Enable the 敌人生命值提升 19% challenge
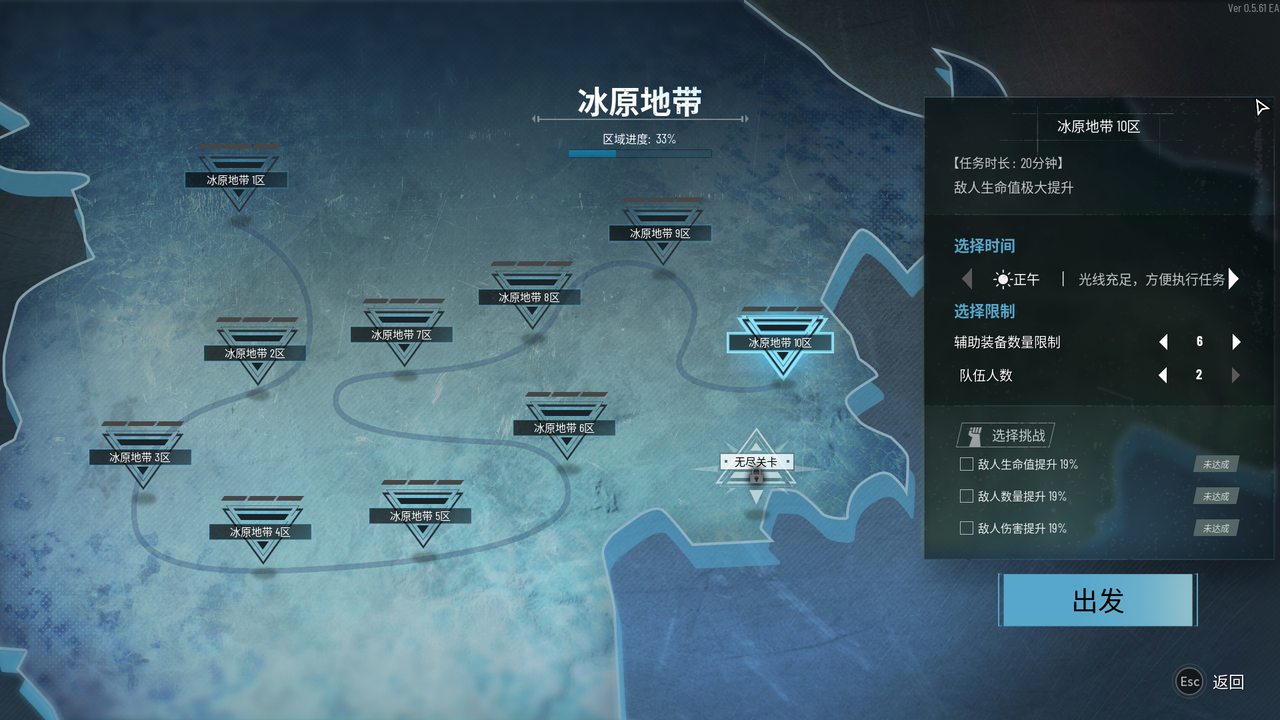The width and height of the screenshot is (1280, 720). [966, 464]
